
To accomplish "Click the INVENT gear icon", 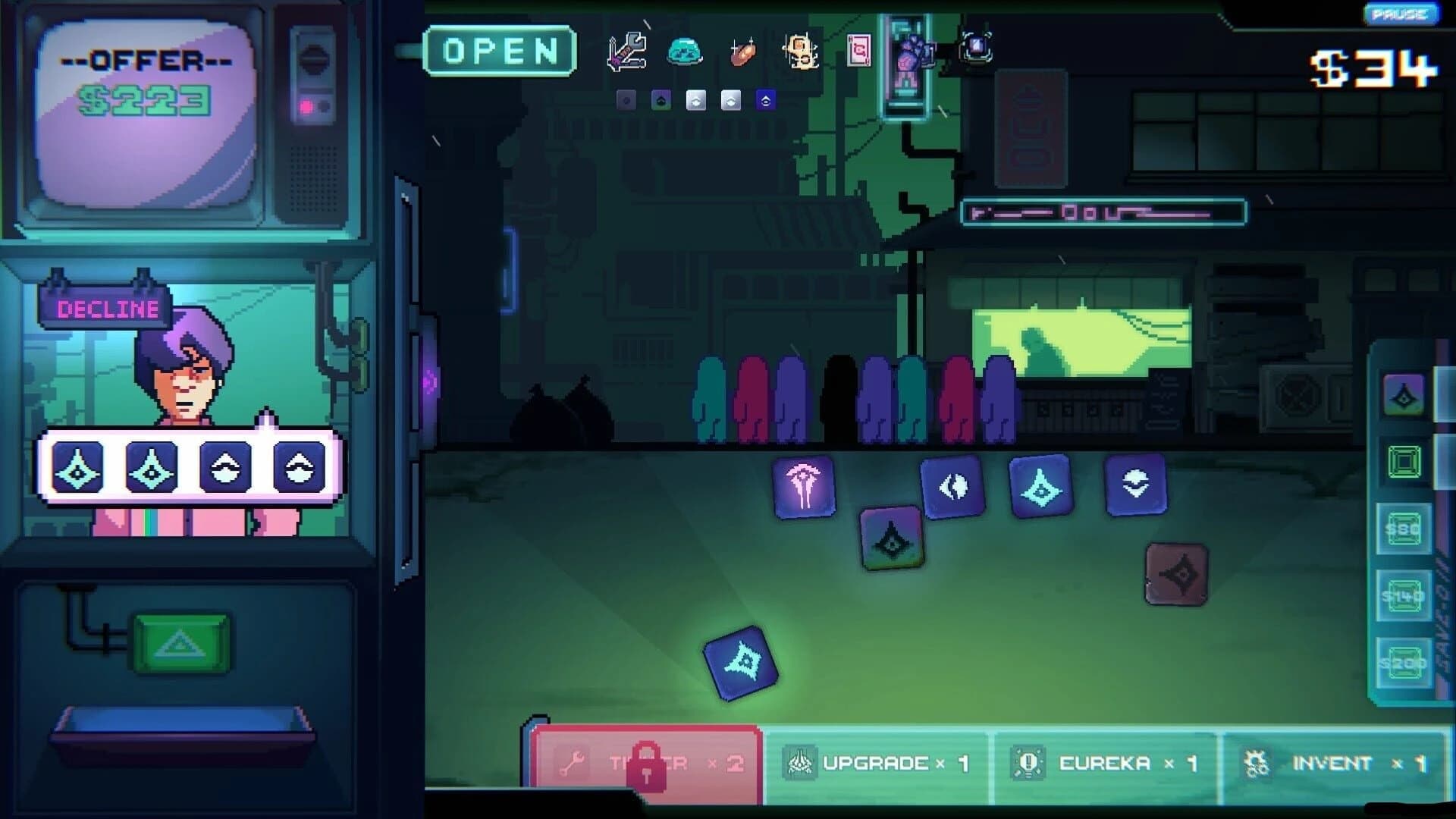I will point(1257,762).
